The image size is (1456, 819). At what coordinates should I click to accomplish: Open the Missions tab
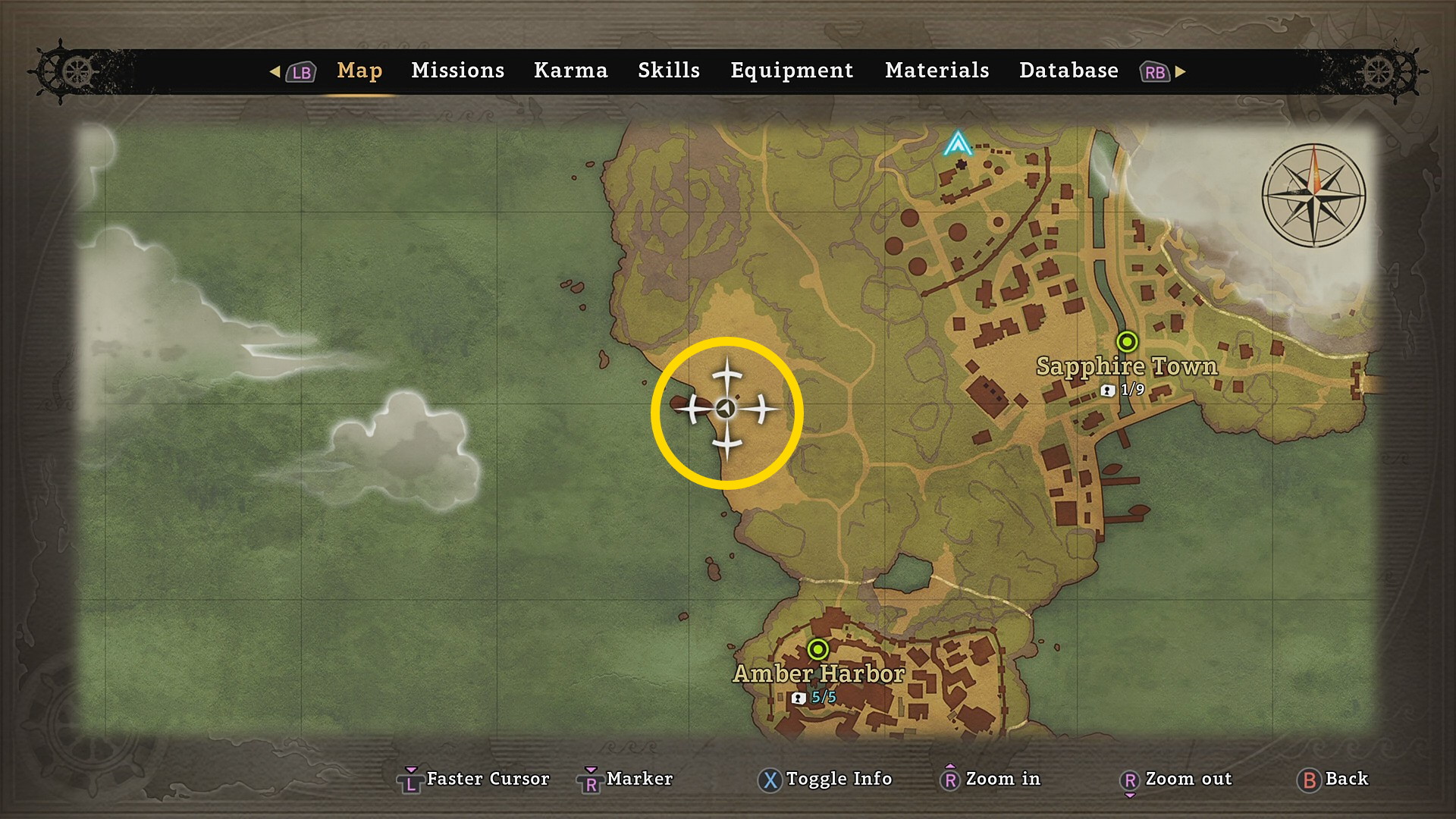[x=457, y=71]
